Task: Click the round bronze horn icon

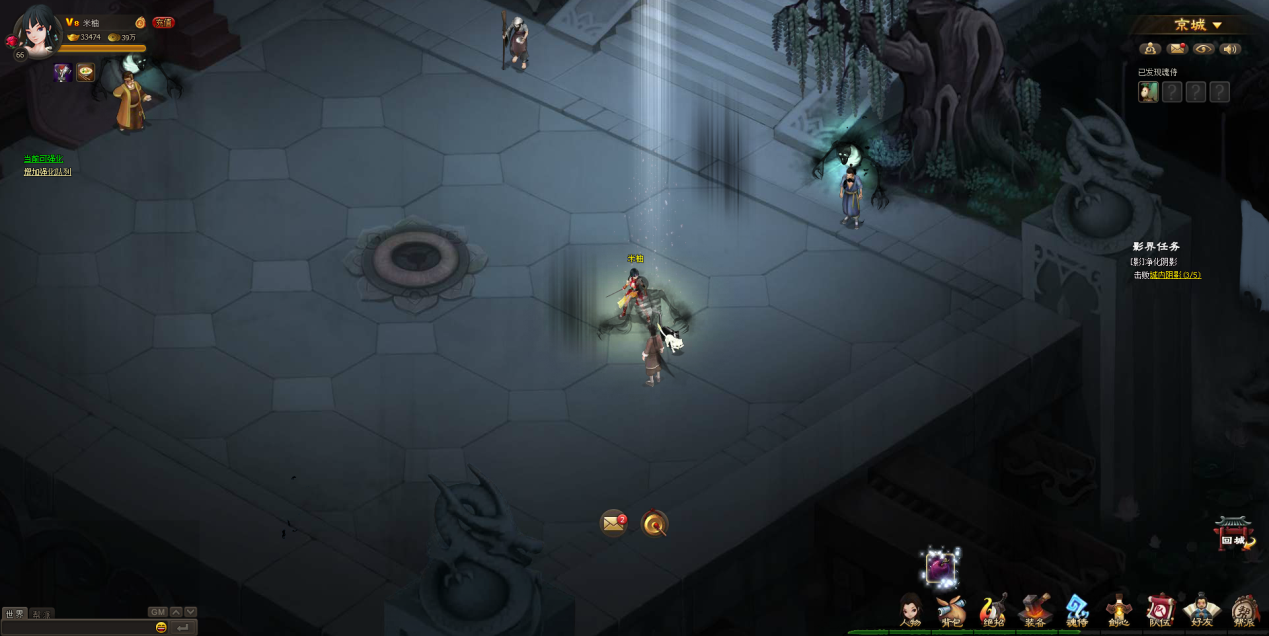Action: point(654,523)
